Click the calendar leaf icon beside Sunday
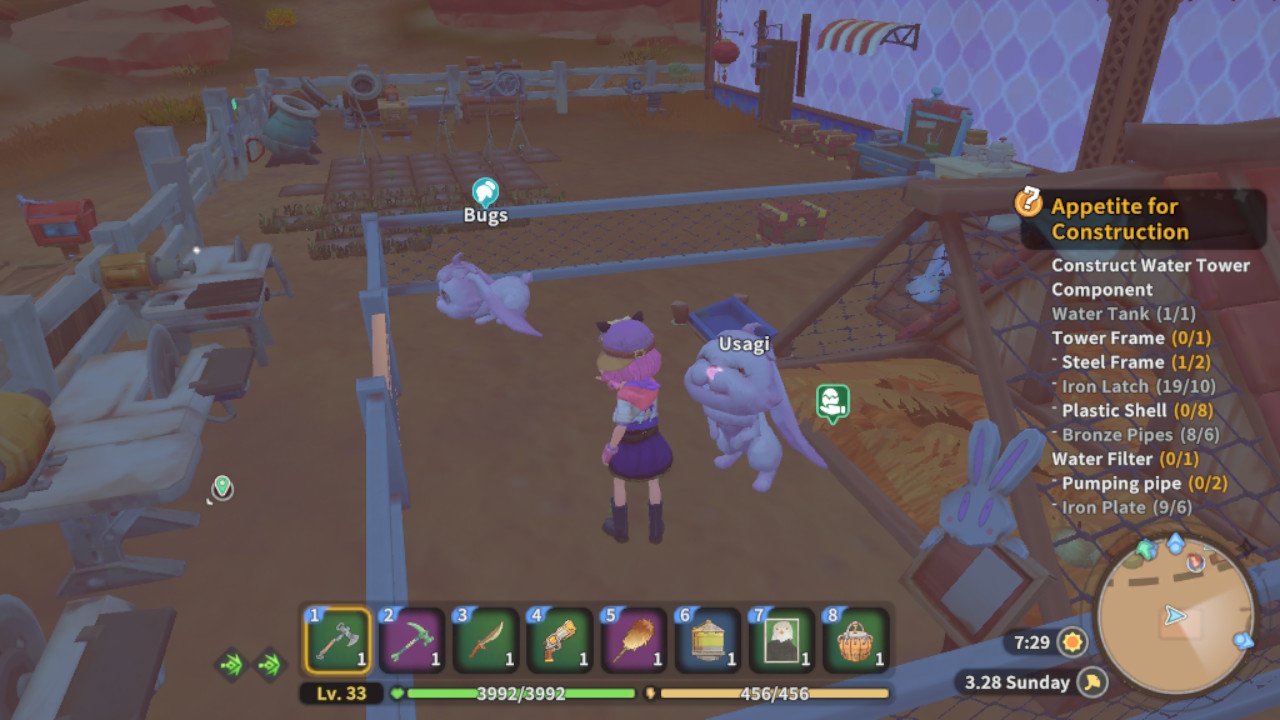1280x720 pixels. pos(1094,682)
